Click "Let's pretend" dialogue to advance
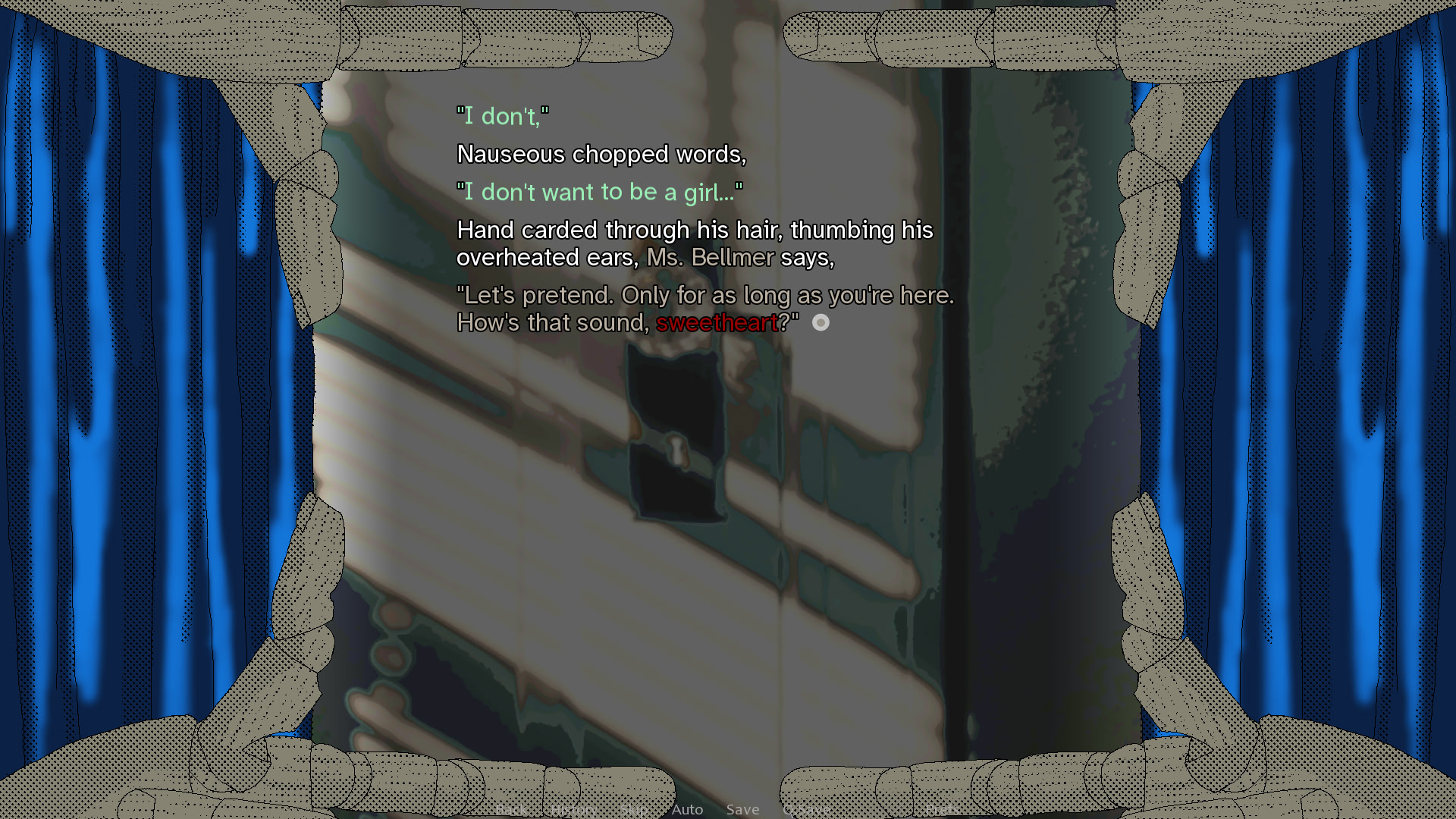The image size is (1456, 819). tap(705, 296)
